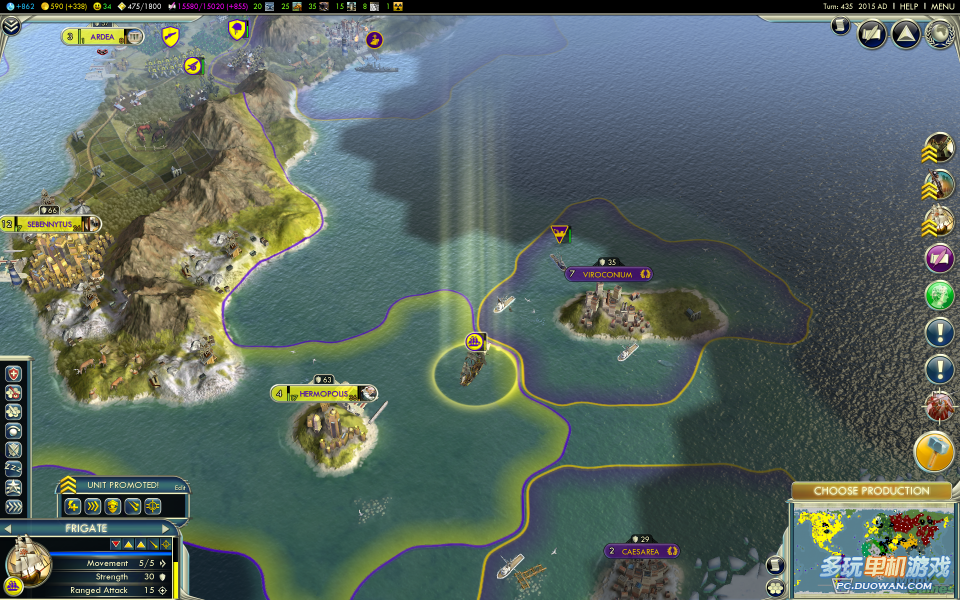Toggle hex grid option near minimap

[774, 586]
